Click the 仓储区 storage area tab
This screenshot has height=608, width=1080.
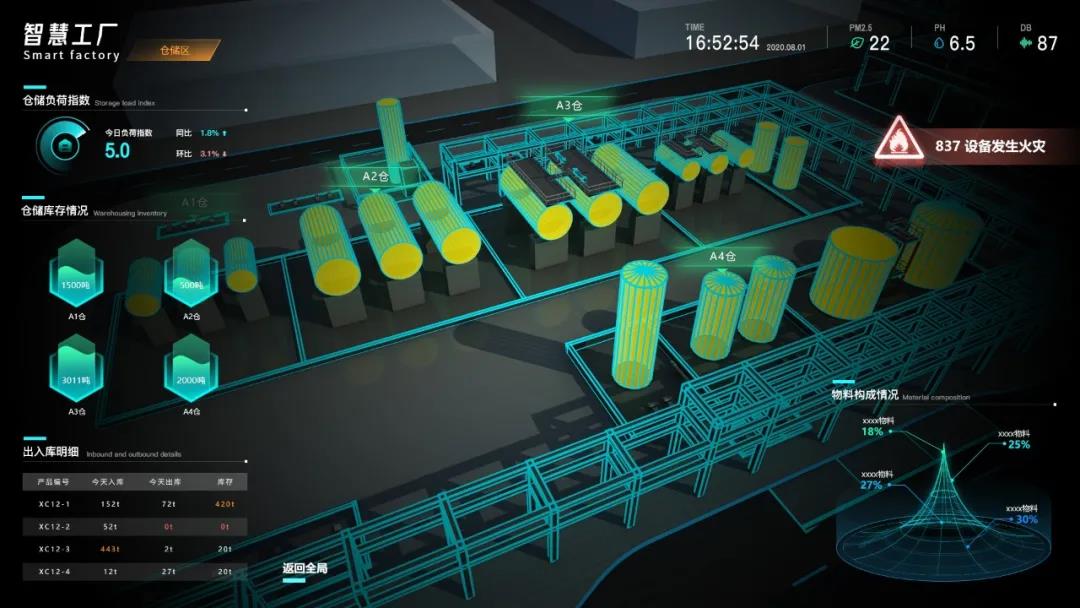pyautogui.click(x=177, y=49)
